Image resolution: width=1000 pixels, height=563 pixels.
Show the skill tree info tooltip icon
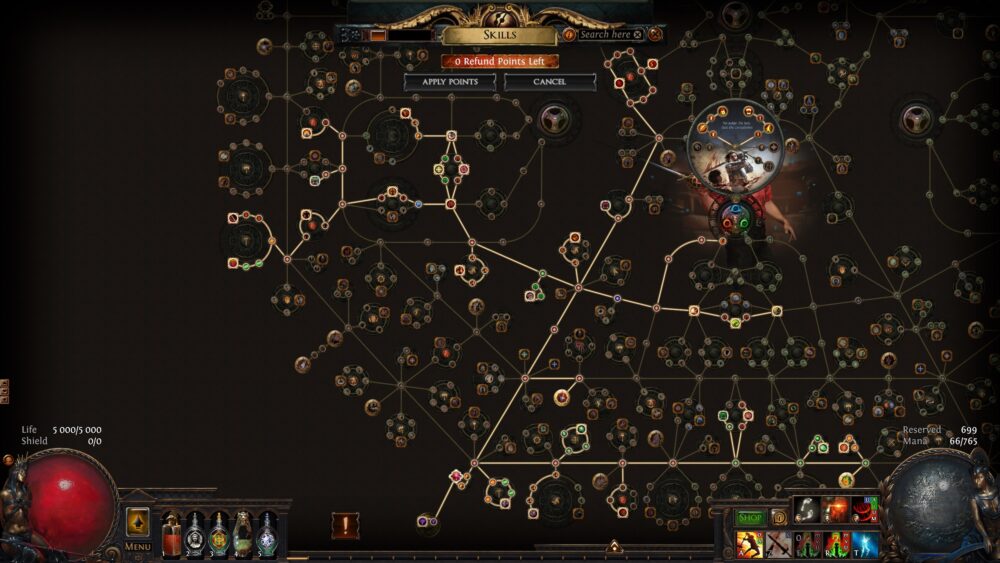pyautogui.click(x=569, y=34)
